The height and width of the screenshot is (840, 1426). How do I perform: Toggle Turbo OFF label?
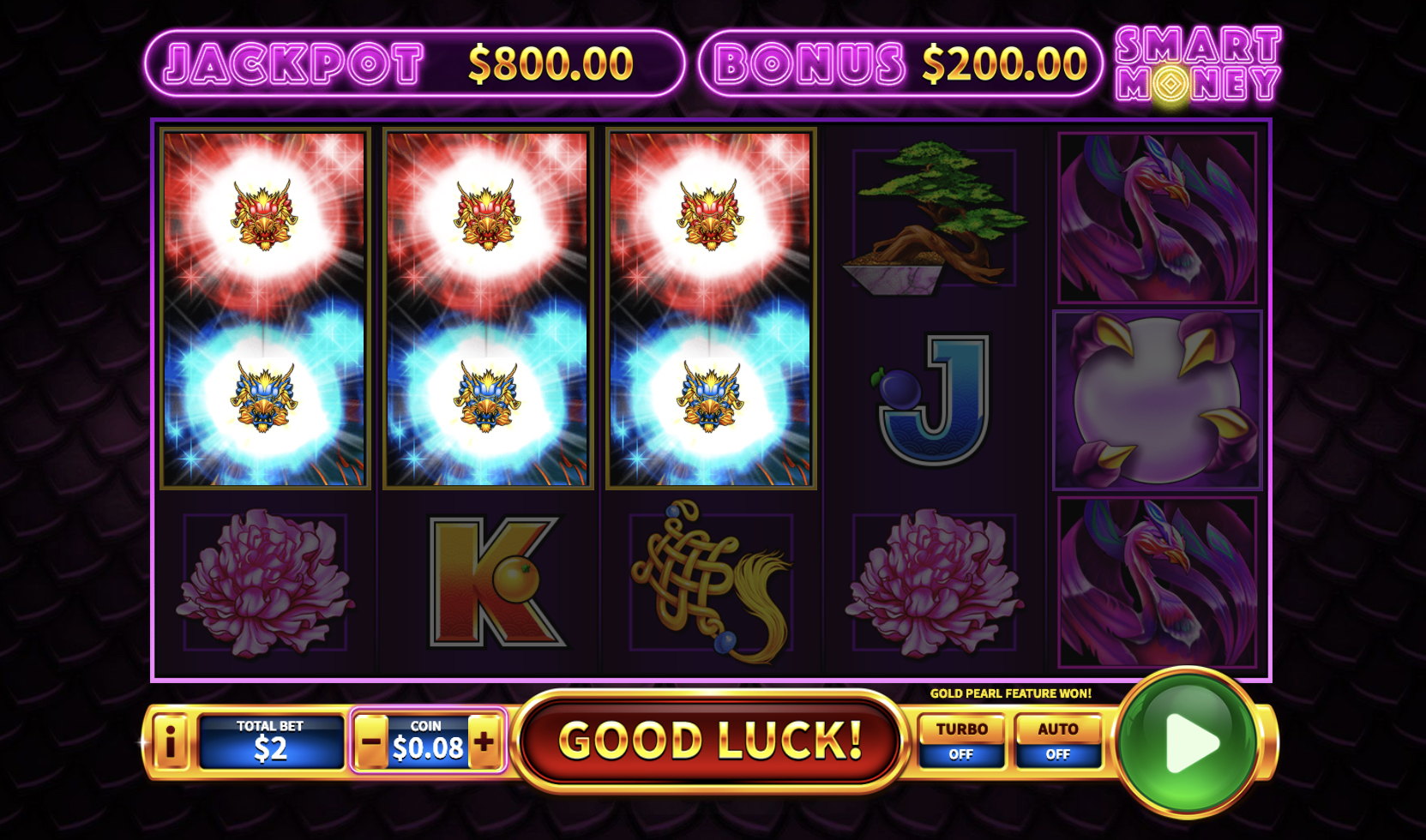(x=960, y=756)
